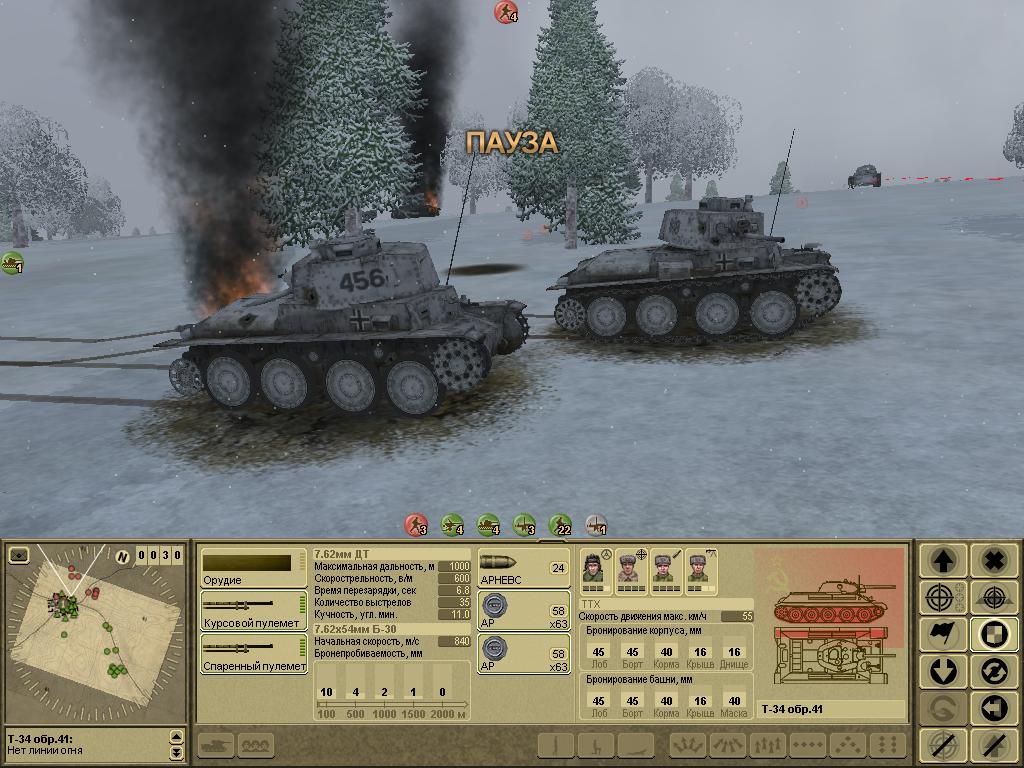Viewport: 1024px width, 768px height.
Task: Toggle the highlighted shield defend button
Action: pyautogui.click(x=993, y=634)
